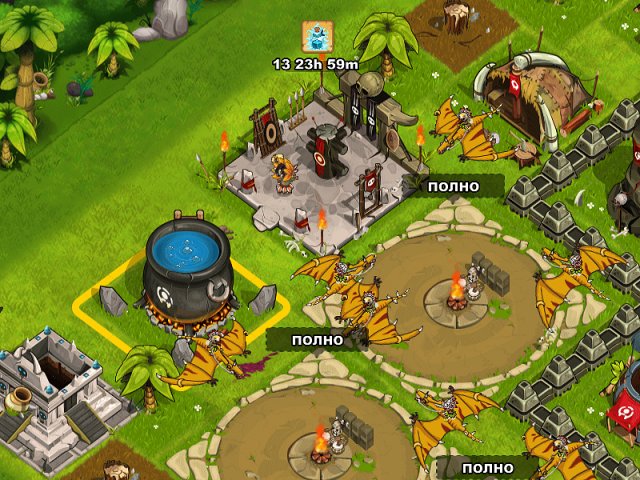Viewport: 640px width, 480px height.
Task: Click the blue research icon above the workshop
Action: [x=315, y=36]
